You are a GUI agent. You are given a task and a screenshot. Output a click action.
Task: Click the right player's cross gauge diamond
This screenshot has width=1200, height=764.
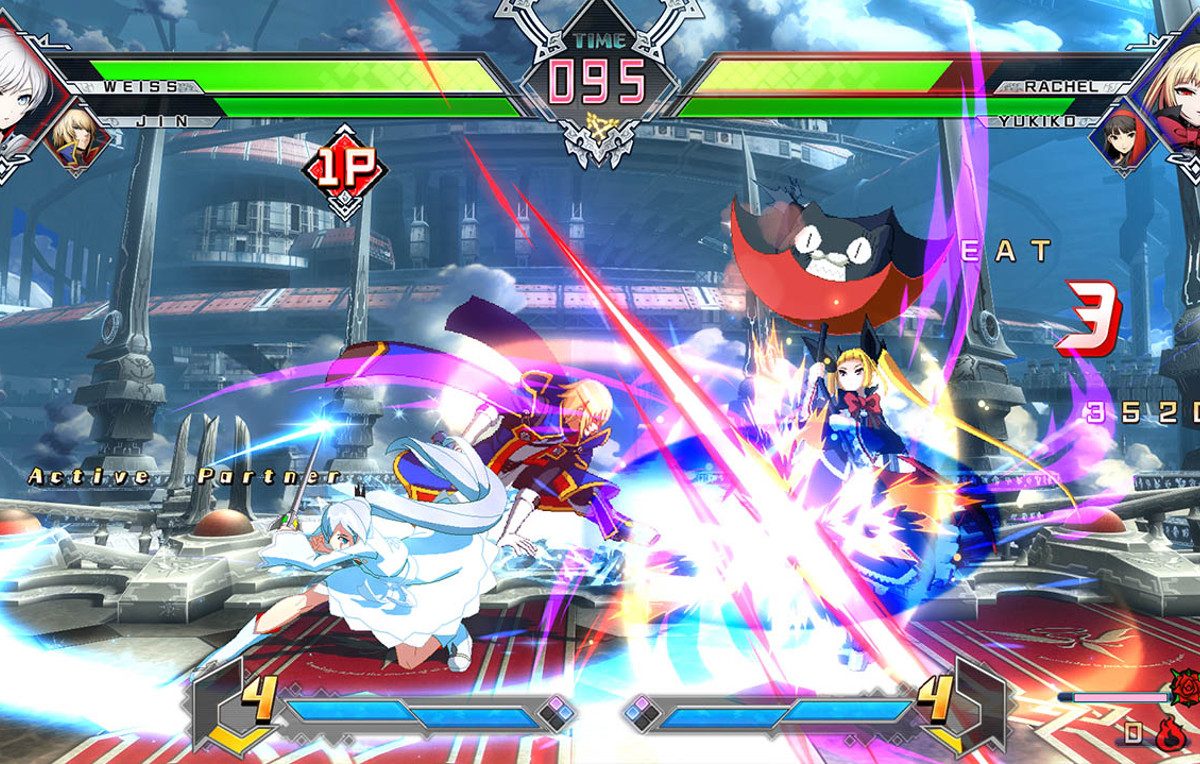tap(641, 713)
